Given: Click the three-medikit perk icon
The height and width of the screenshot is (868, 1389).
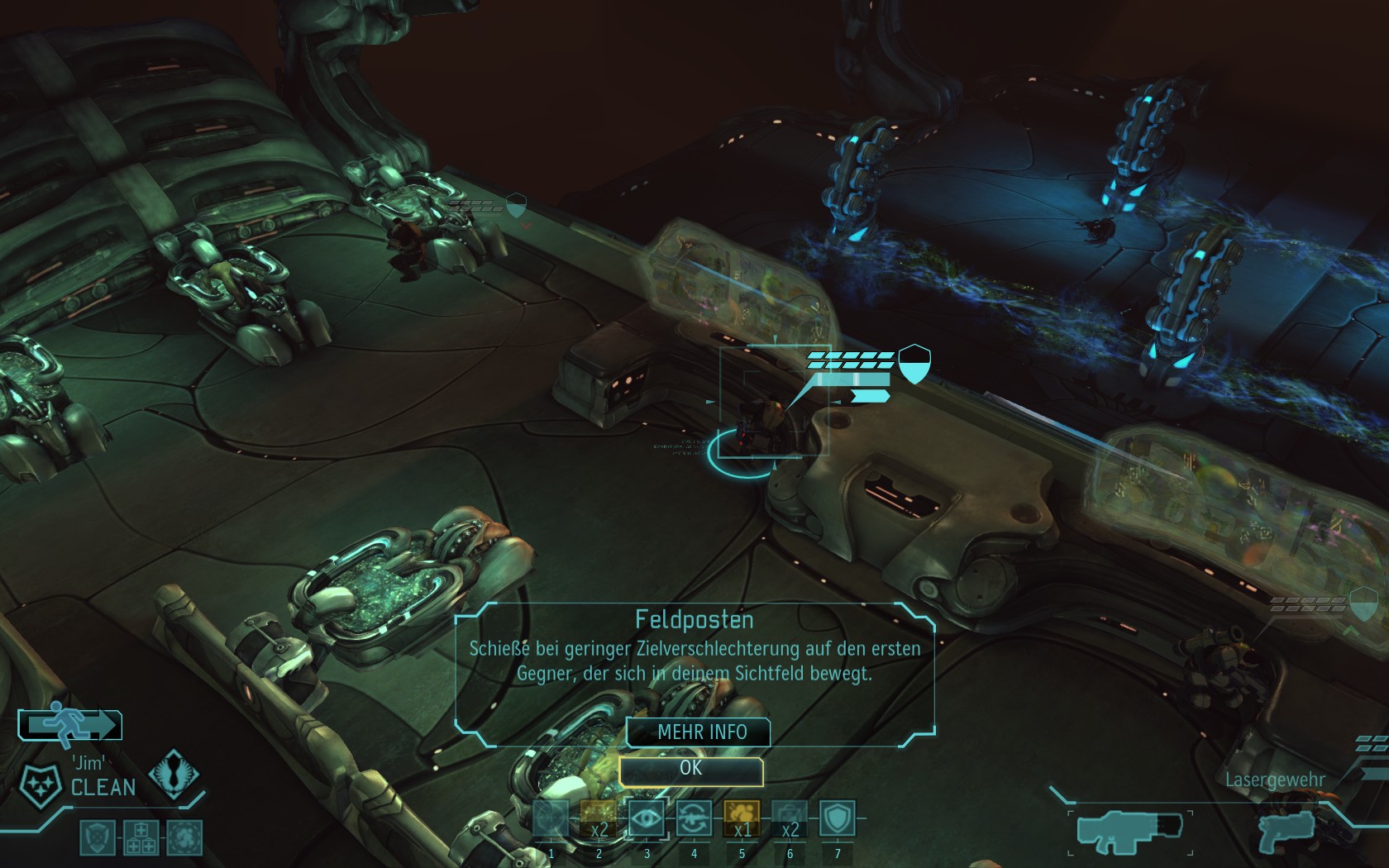Looking at the screenshot, I should (140, 838).
